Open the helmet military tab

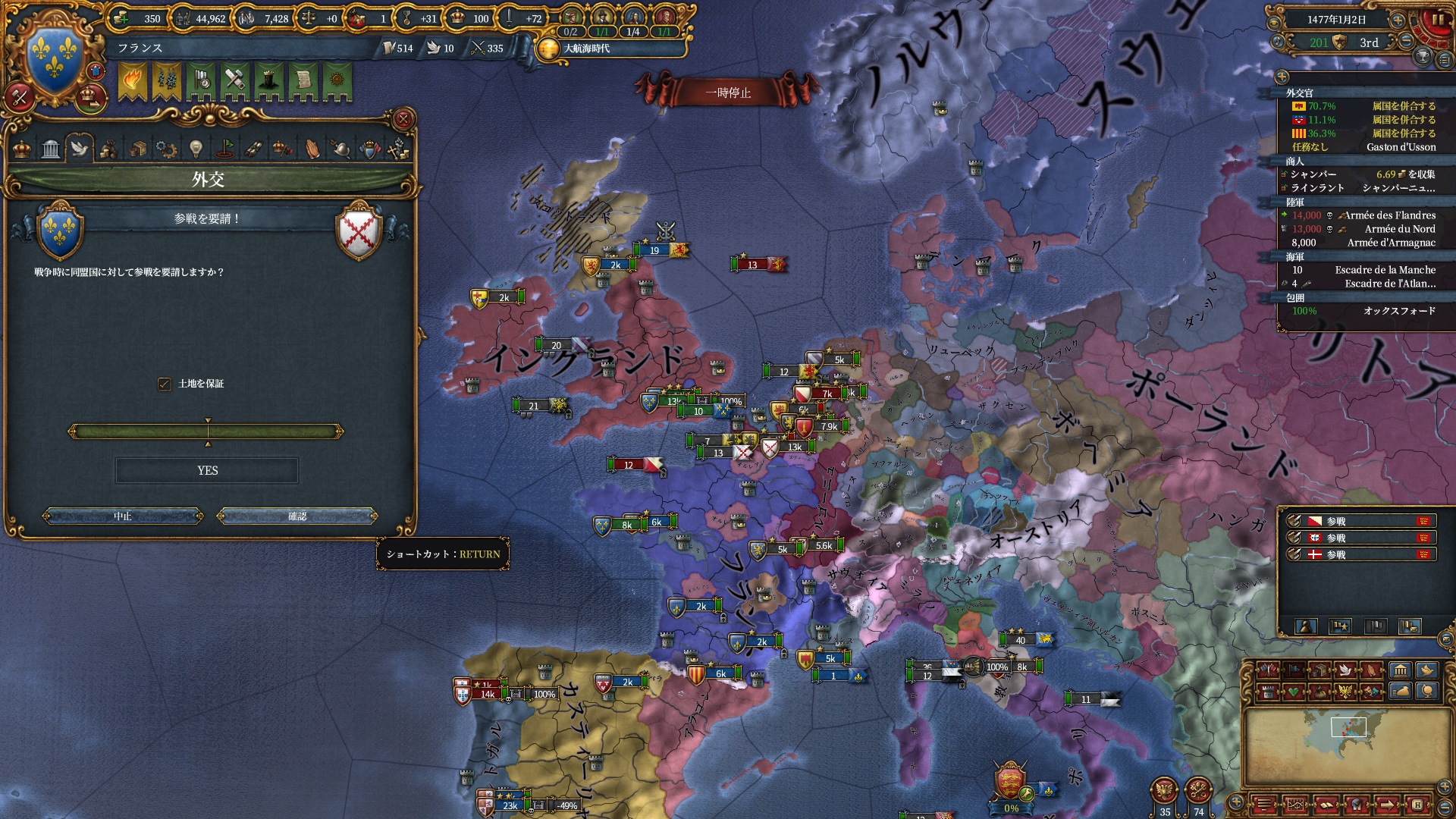tap(341, 149)
